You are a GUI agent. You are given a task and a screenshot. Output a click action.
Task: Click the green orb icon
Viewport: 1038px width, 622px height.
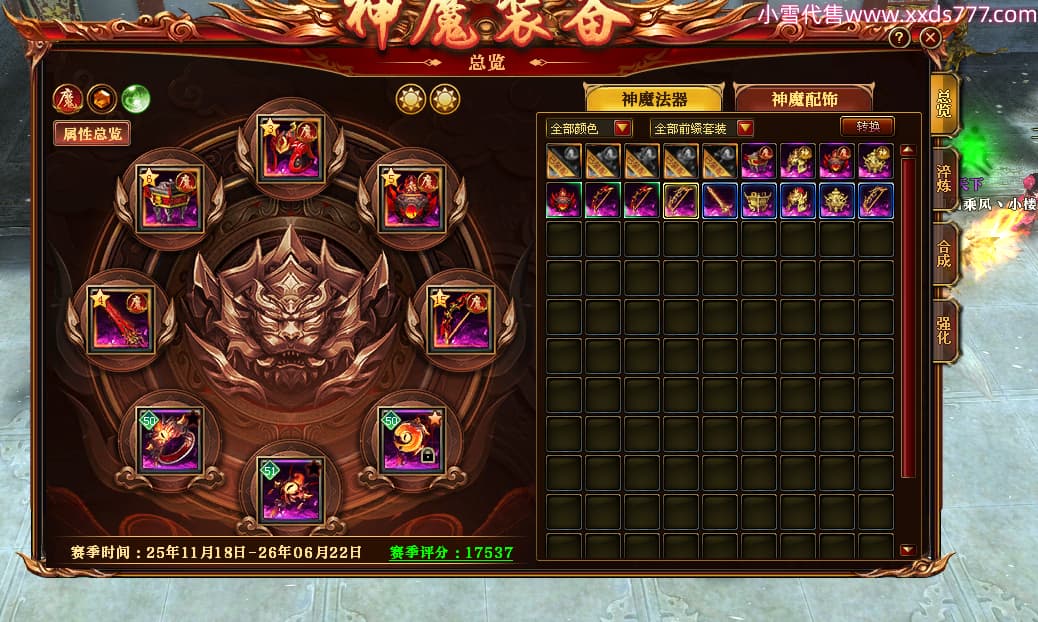[x=135, y=99]
